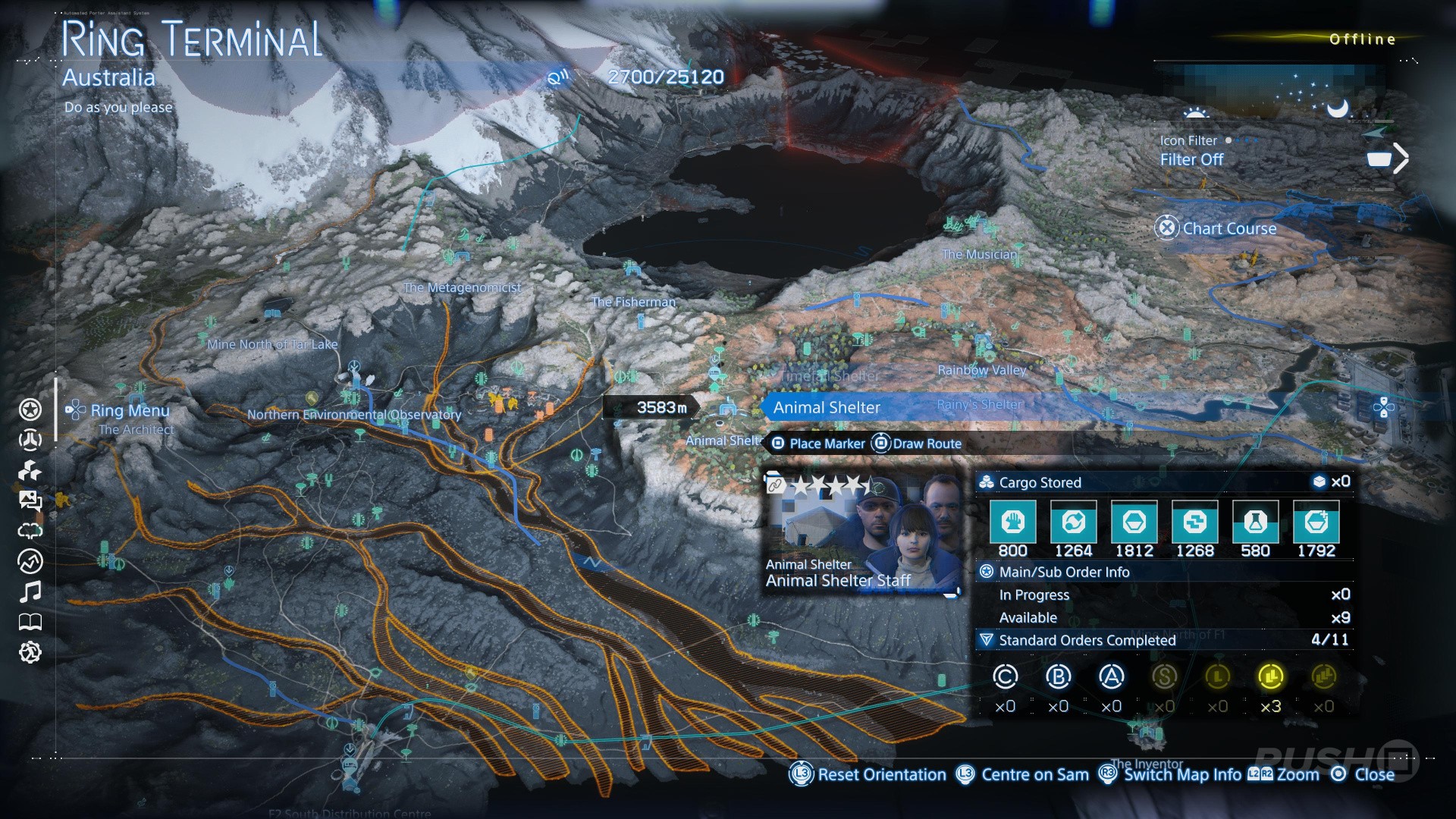The height and width of the screenshot is (819, 1456).
Task: Open the graph stats icon in sidebar
Action: [x=30, y=561]
